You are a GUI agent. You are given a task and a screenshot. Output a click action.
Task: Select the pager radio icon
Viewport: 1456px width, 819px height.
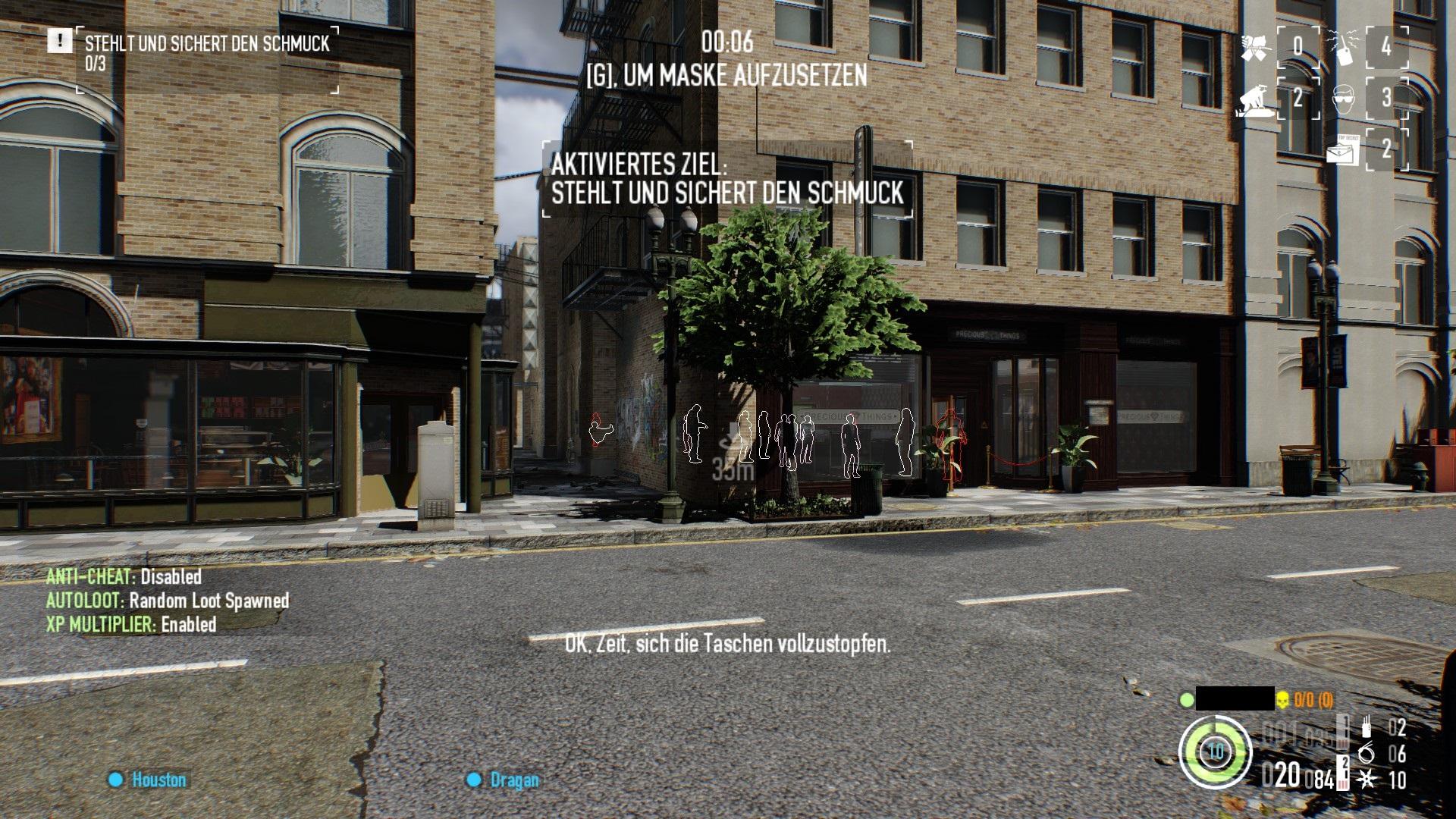point(1345,47)
